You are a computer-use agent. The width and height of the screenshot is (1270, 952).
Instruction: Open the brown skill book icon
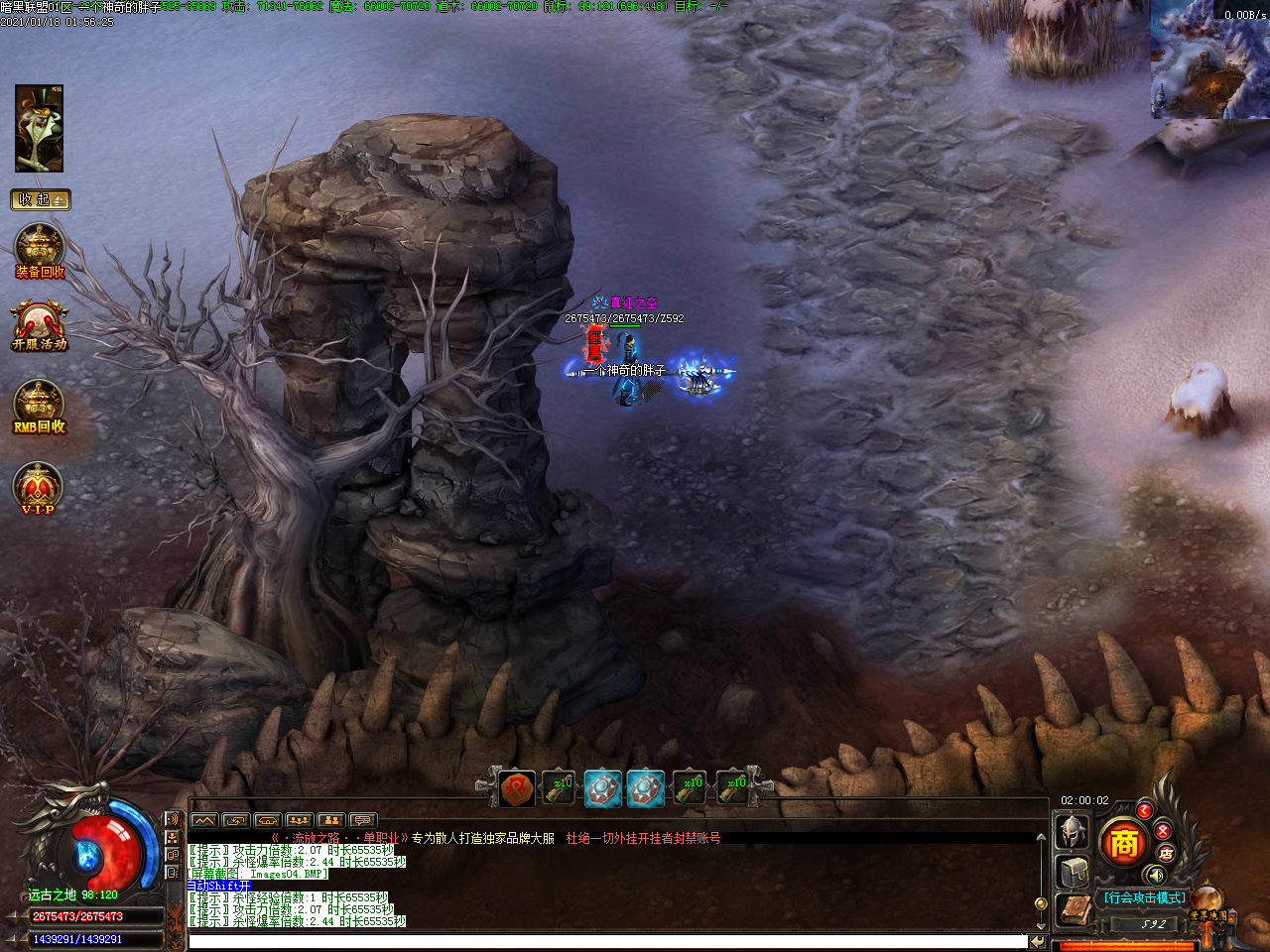coord(1075,910)
